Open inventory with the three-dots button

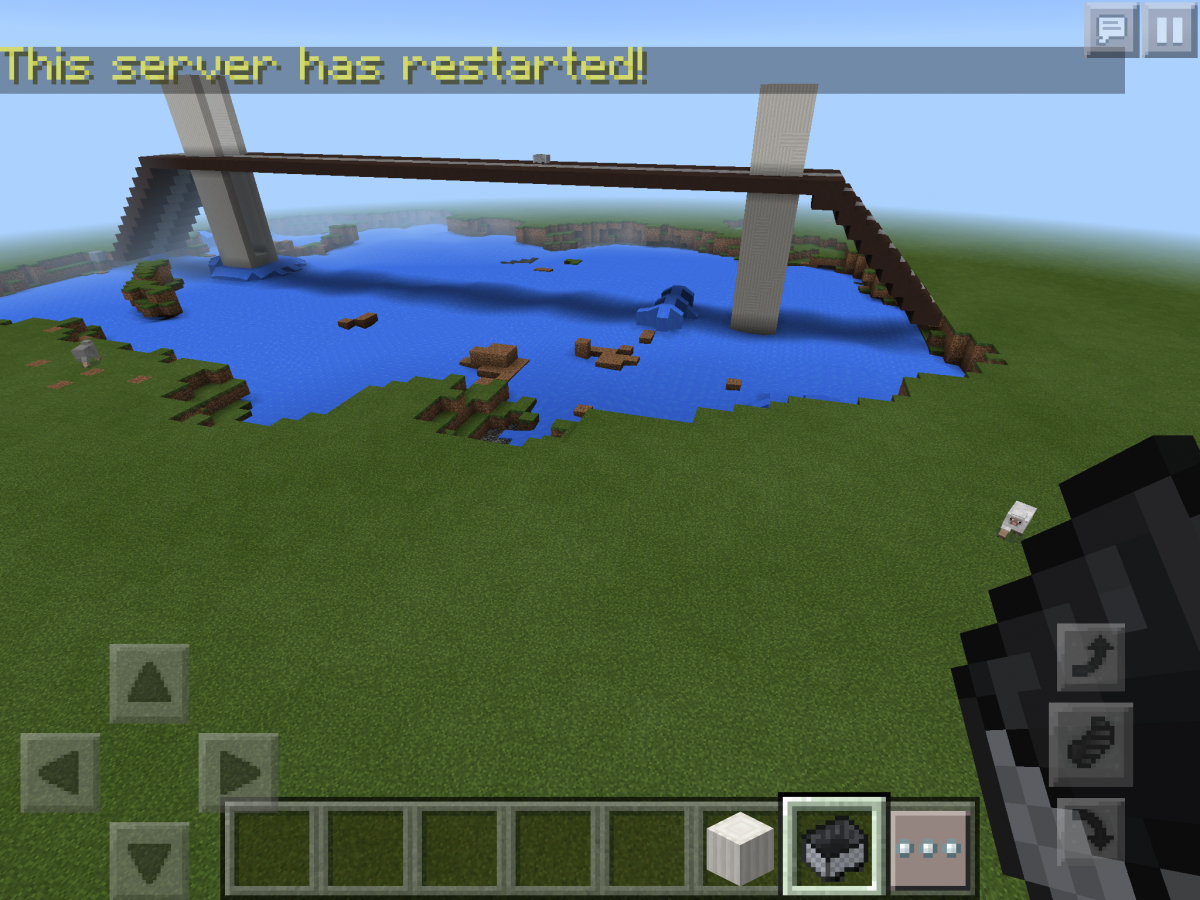929,848
